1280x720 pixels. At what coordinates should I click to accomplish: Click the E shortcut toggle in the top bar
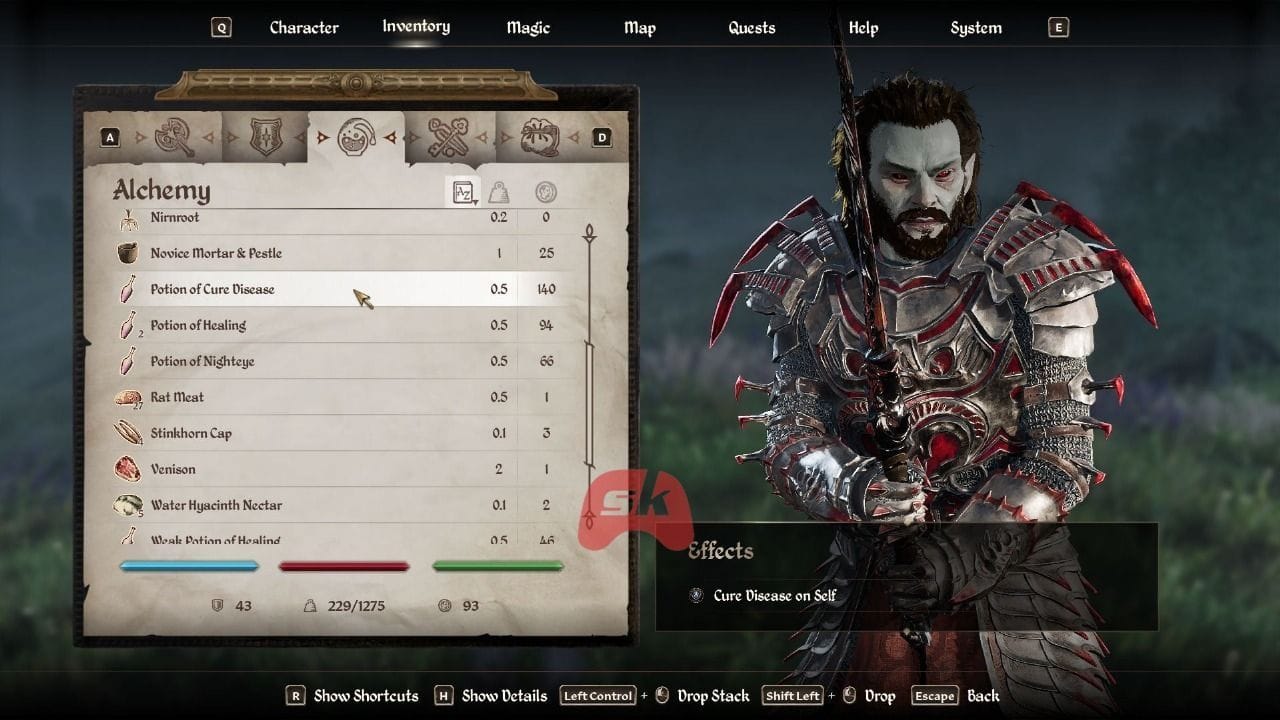coord(1057,27)
